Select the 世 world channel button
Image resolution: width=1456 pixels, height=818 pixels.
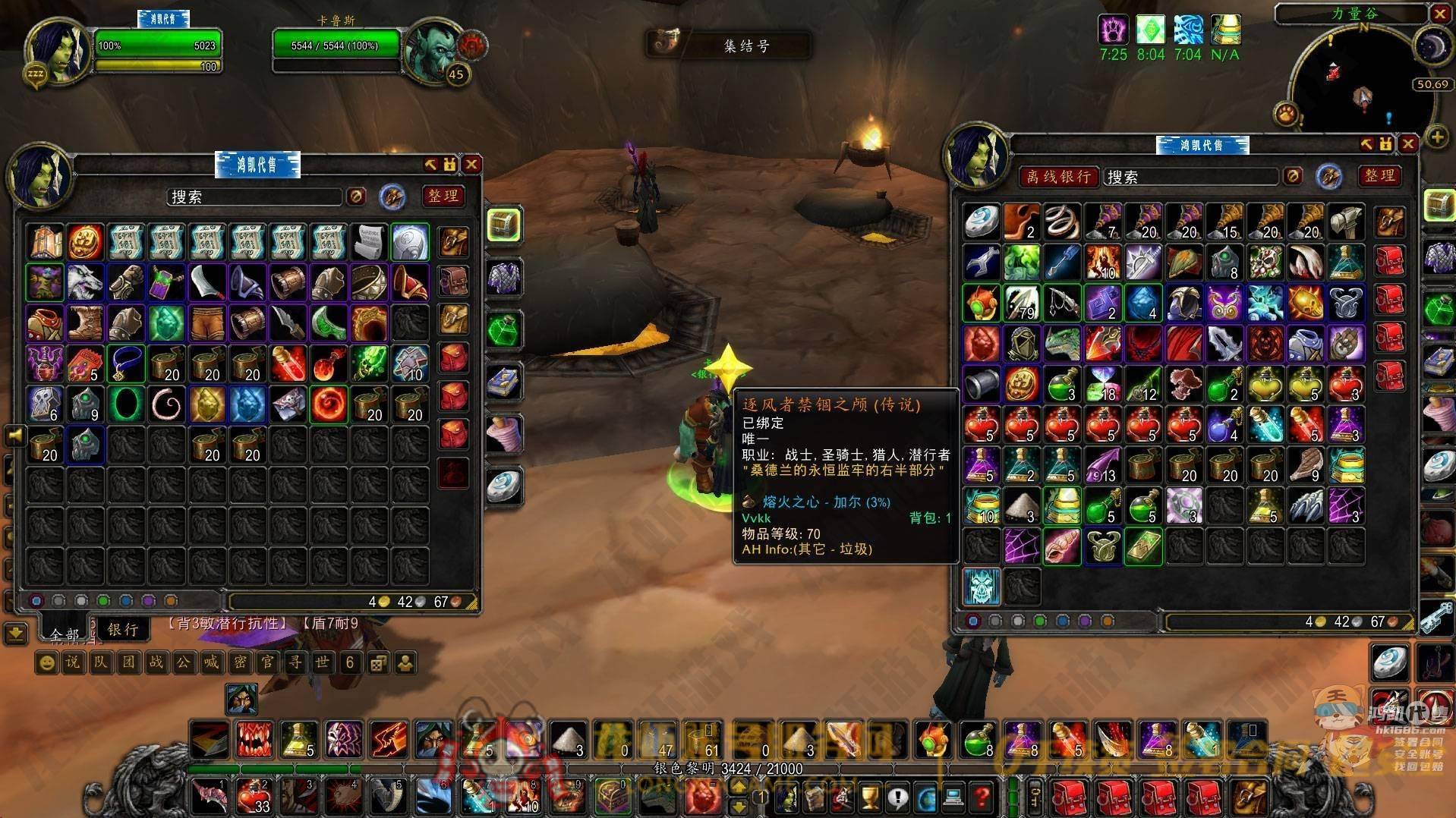click(x=322, y=662)
